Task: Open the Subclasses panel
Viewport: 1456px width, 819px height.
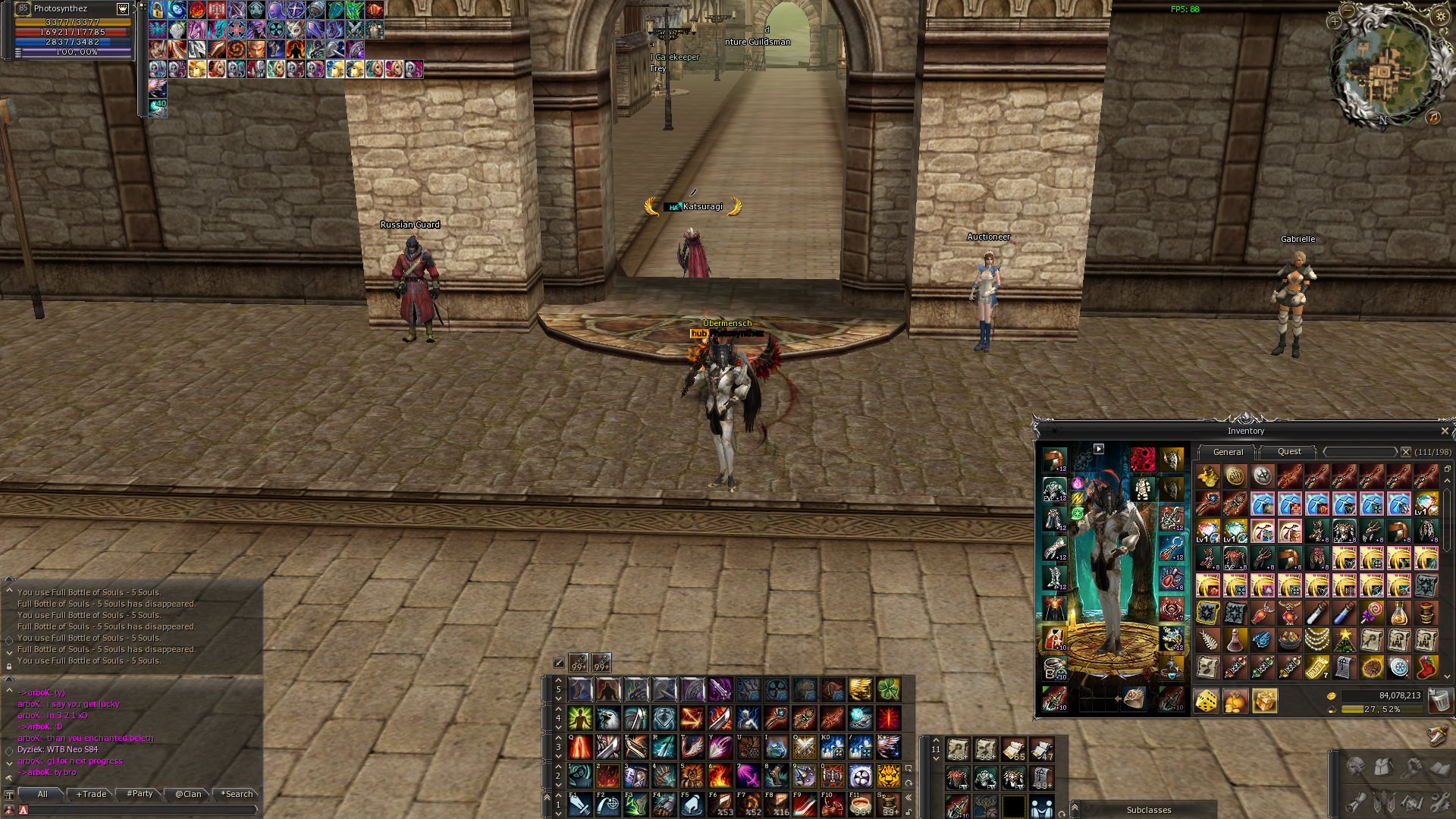Action: [1148, 810]
